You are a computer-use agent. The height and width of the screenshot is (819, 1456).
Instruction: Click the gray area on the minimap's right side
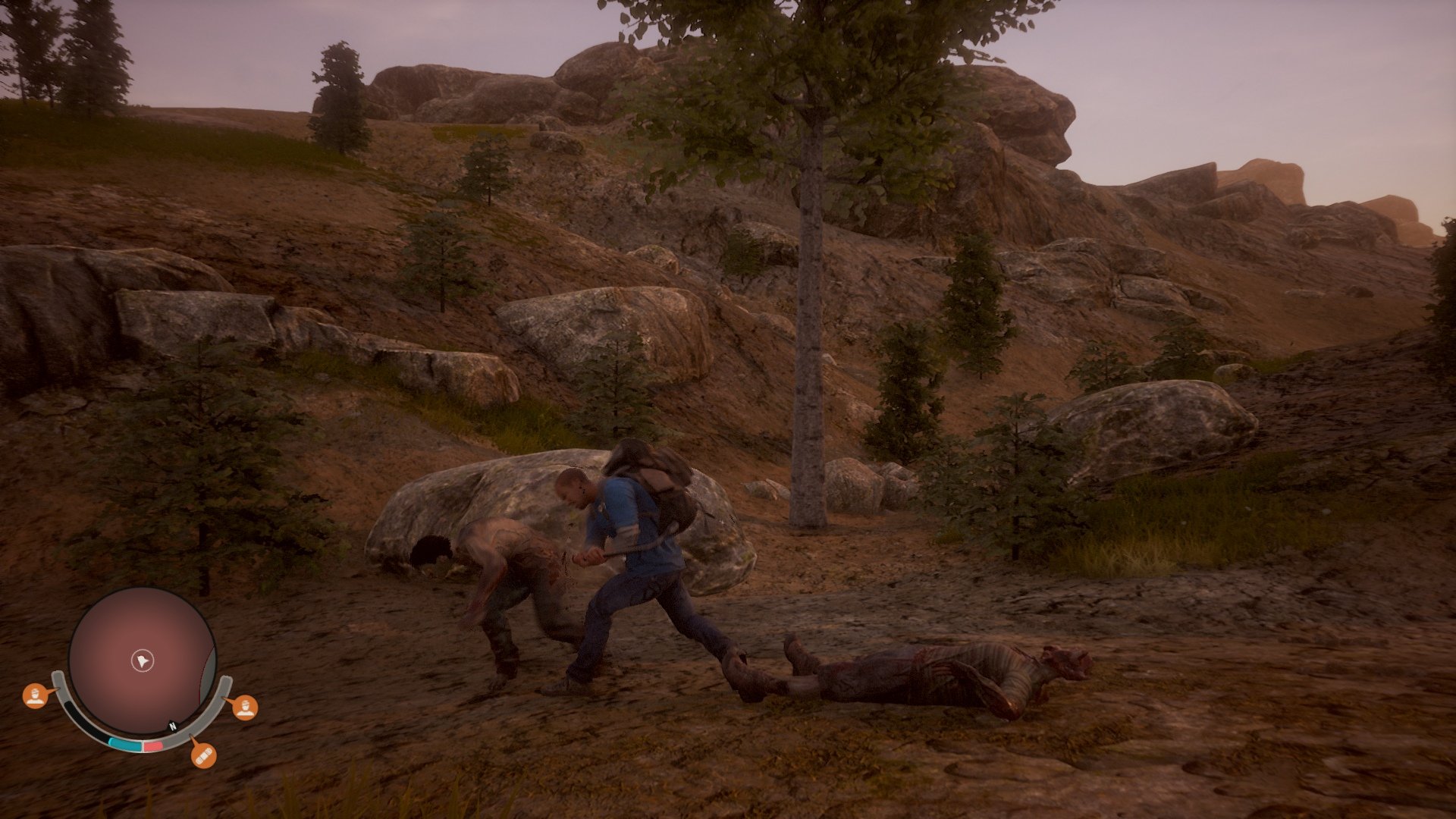point(210,666)
